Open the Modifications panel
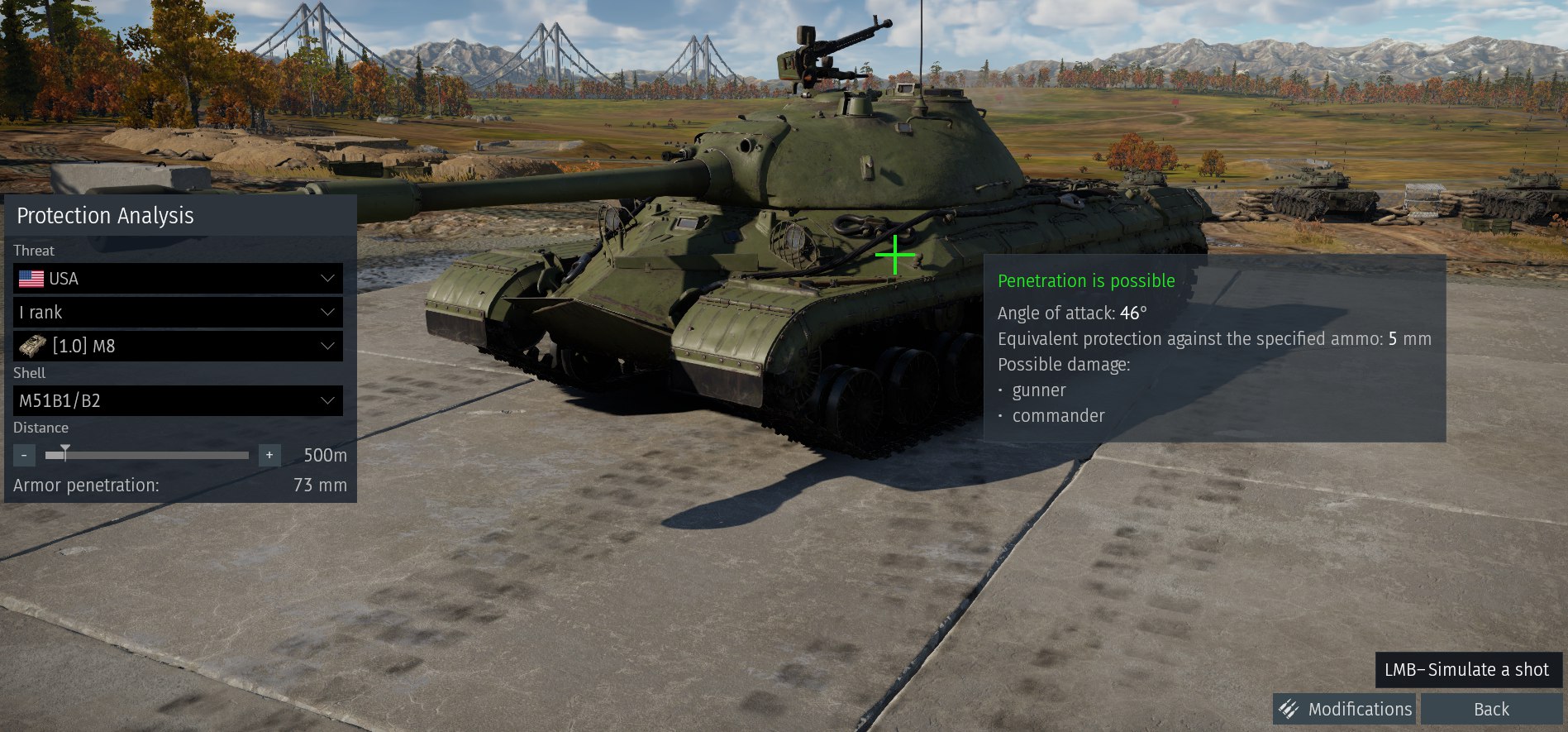1568x732 pixels. click(x=1345, y=709)
